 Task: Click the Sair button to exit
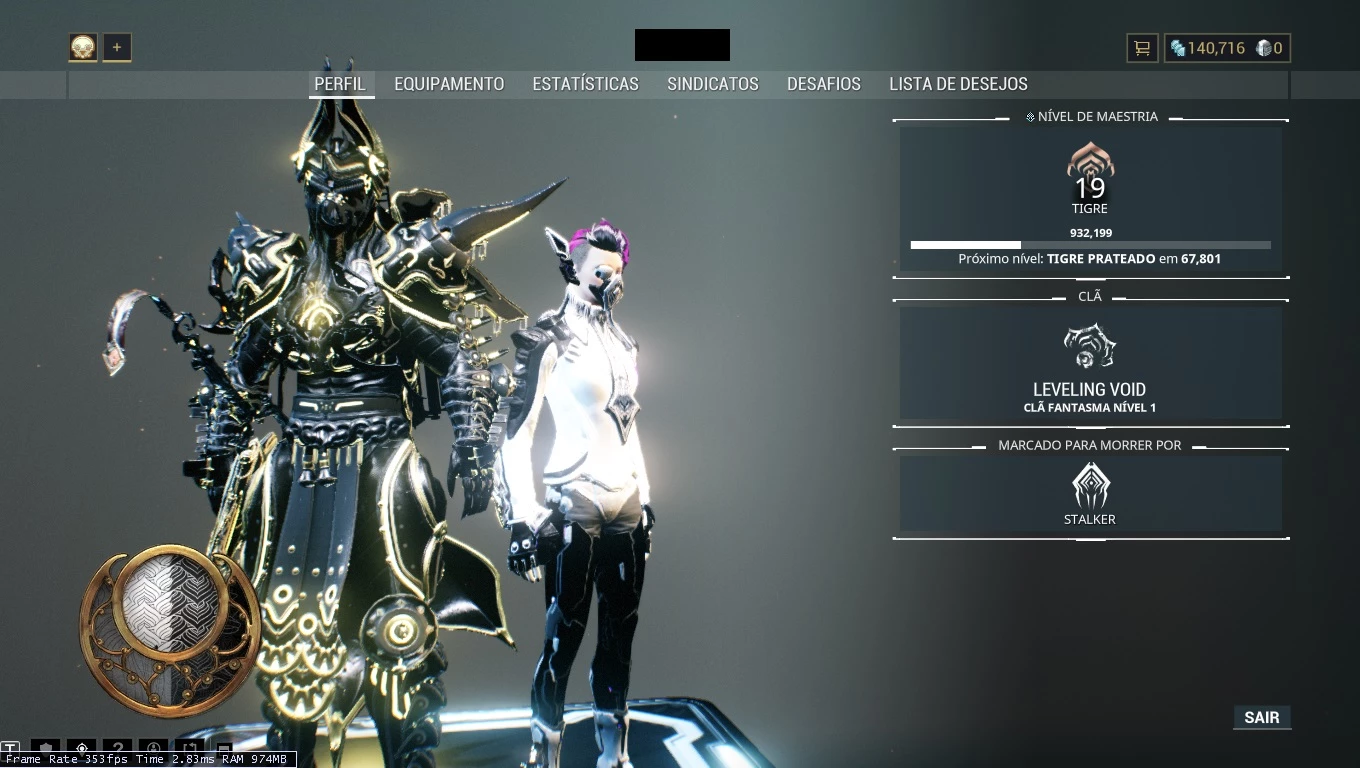1262,717
